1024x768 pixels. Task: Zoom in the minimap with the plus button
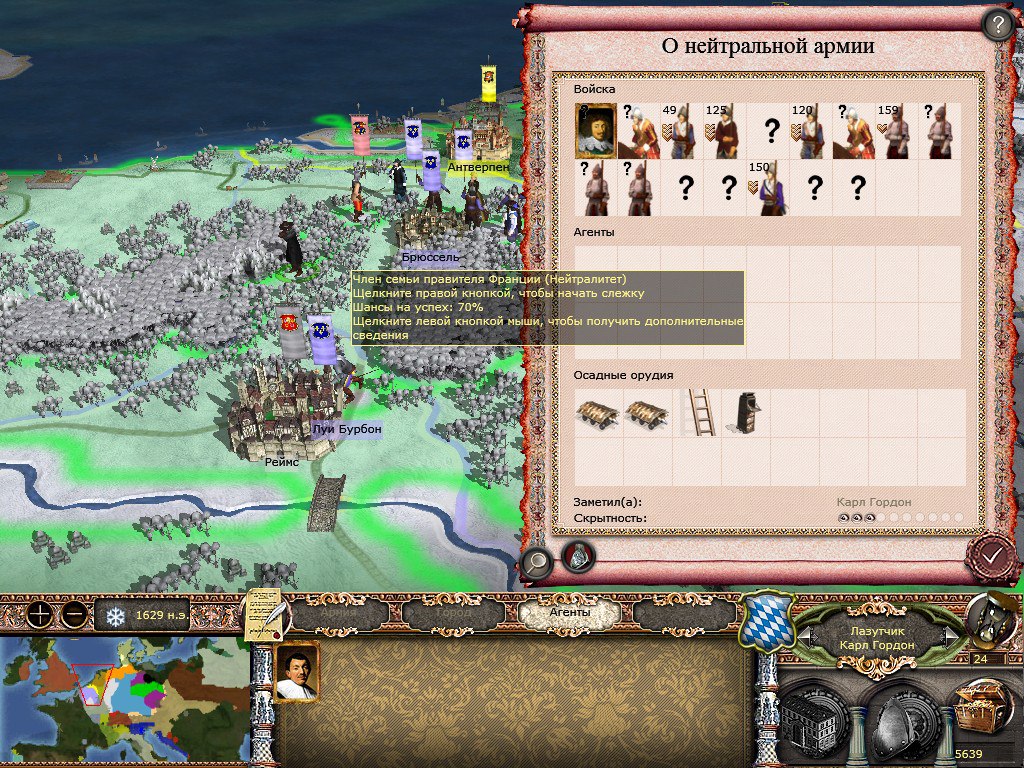(x=38, y=614)
